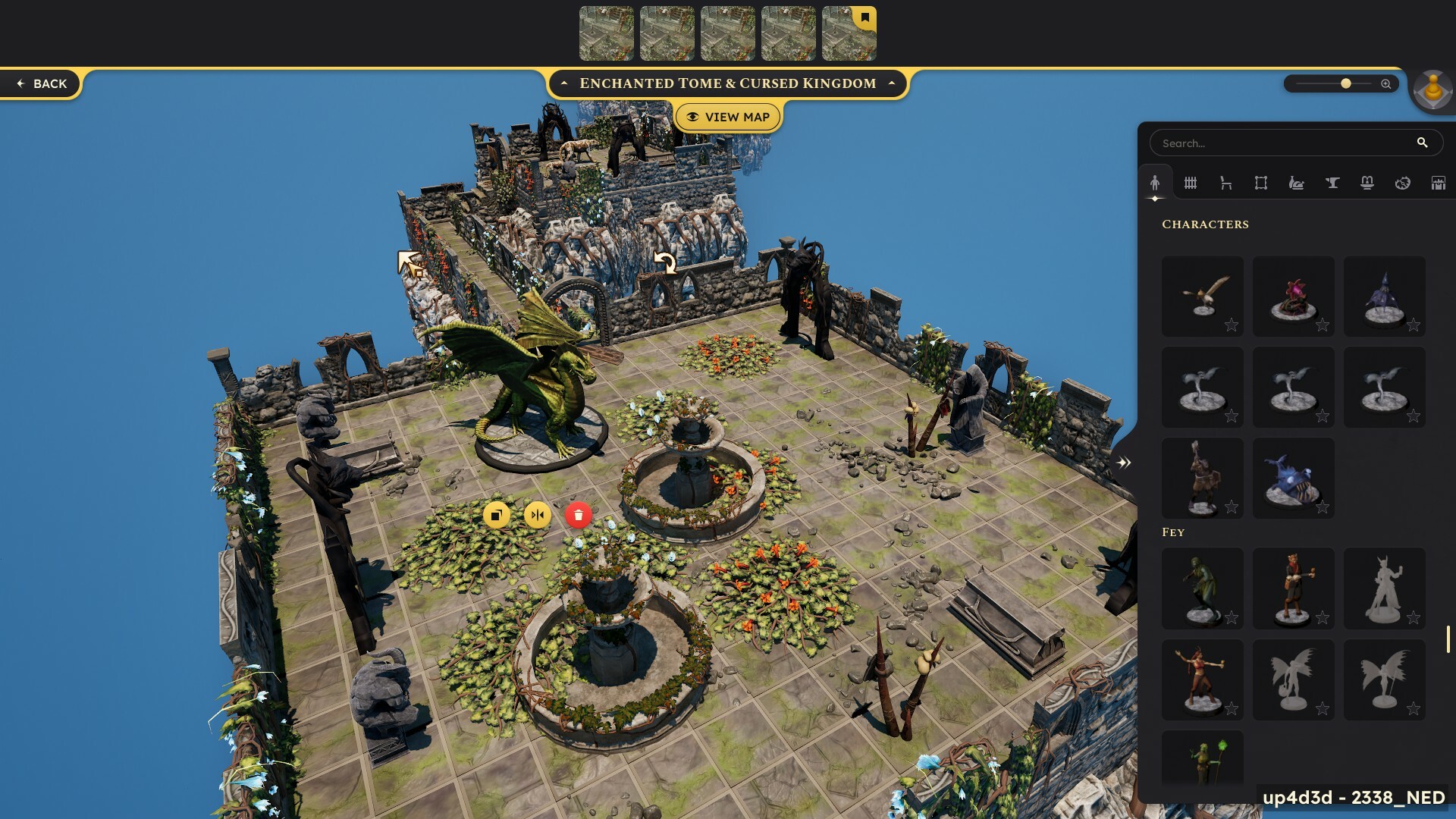Image resolution: width=1456 pixels, height=819 pixels.
Task: Click the chair furniture category icon
Action: coord(1226,183)
